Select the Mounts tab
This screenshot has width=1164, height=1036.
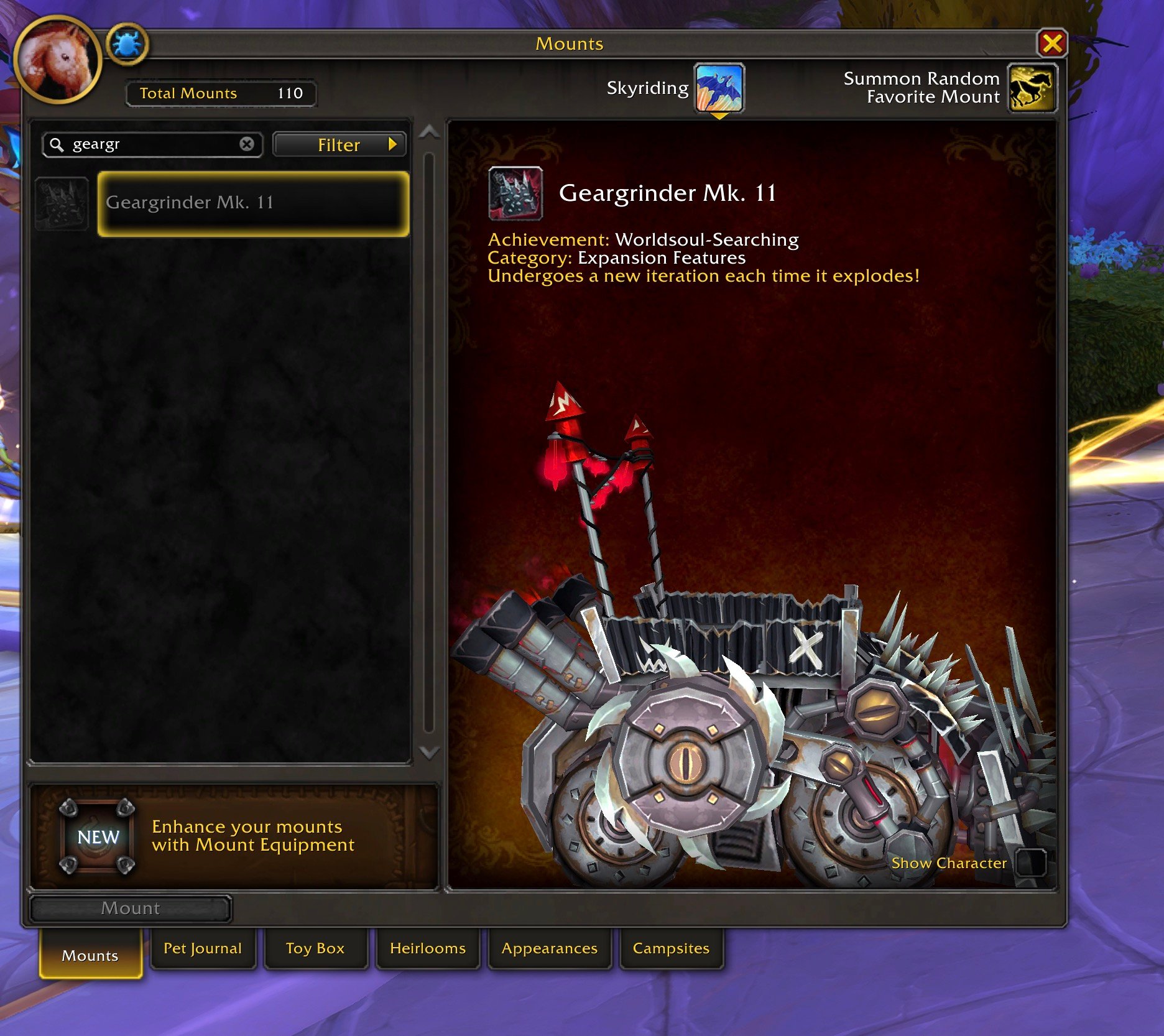point(90,955)
